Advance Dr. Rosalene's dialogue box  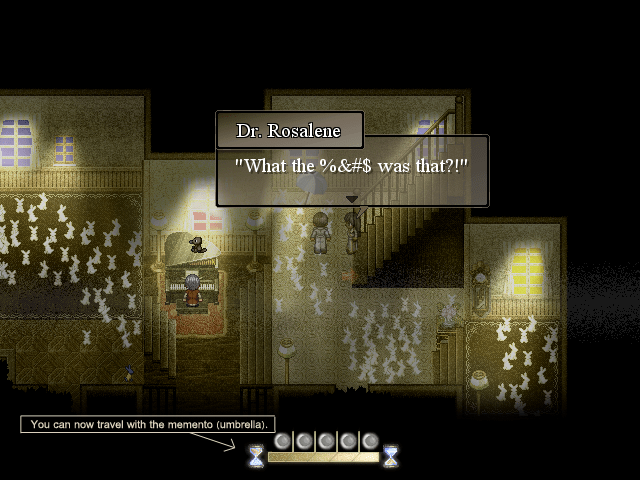pos(352,170)
